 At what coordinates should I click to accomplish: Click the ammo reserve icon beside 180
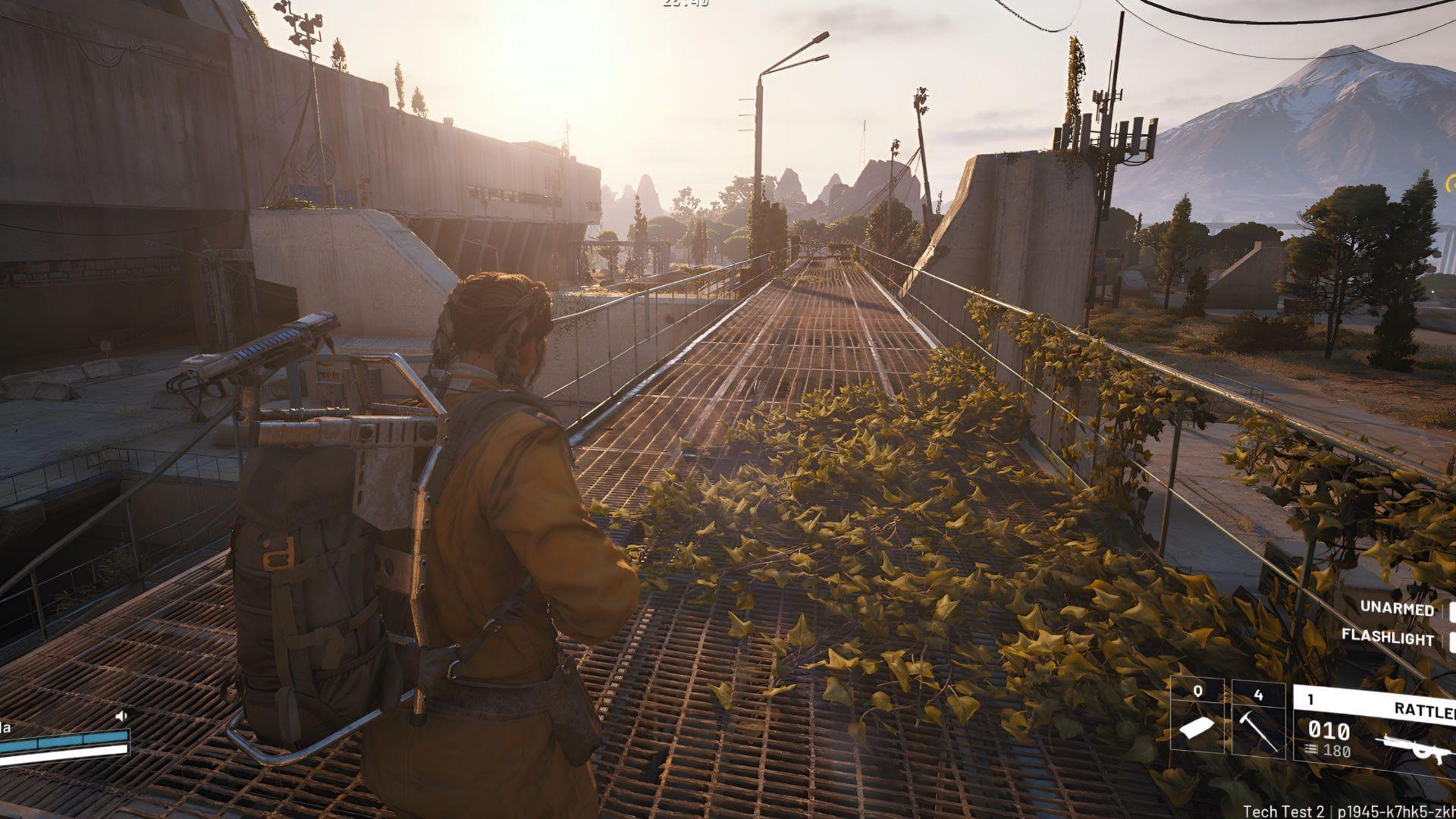point(1310,749)
